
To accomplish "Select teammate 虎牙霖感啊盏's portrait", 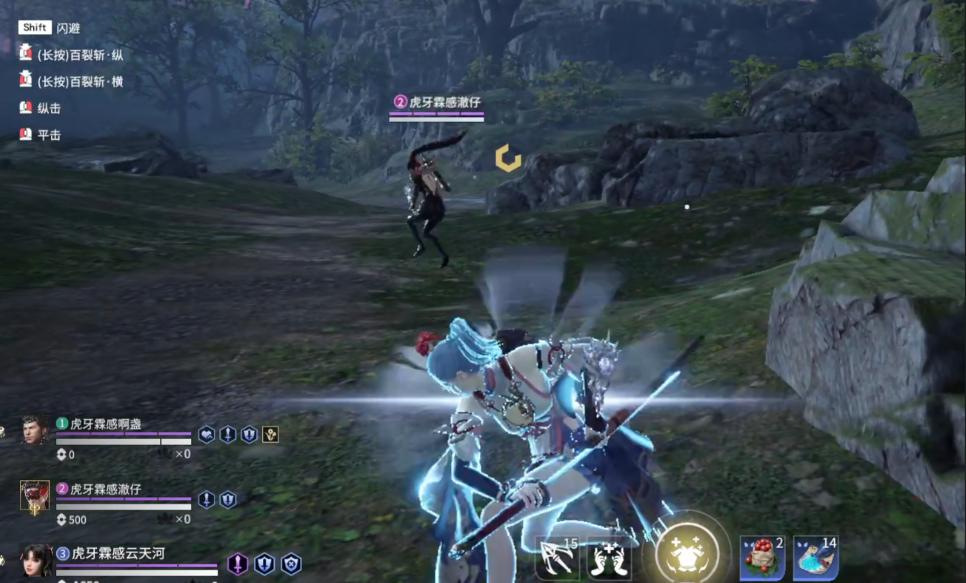I will 33,430.
